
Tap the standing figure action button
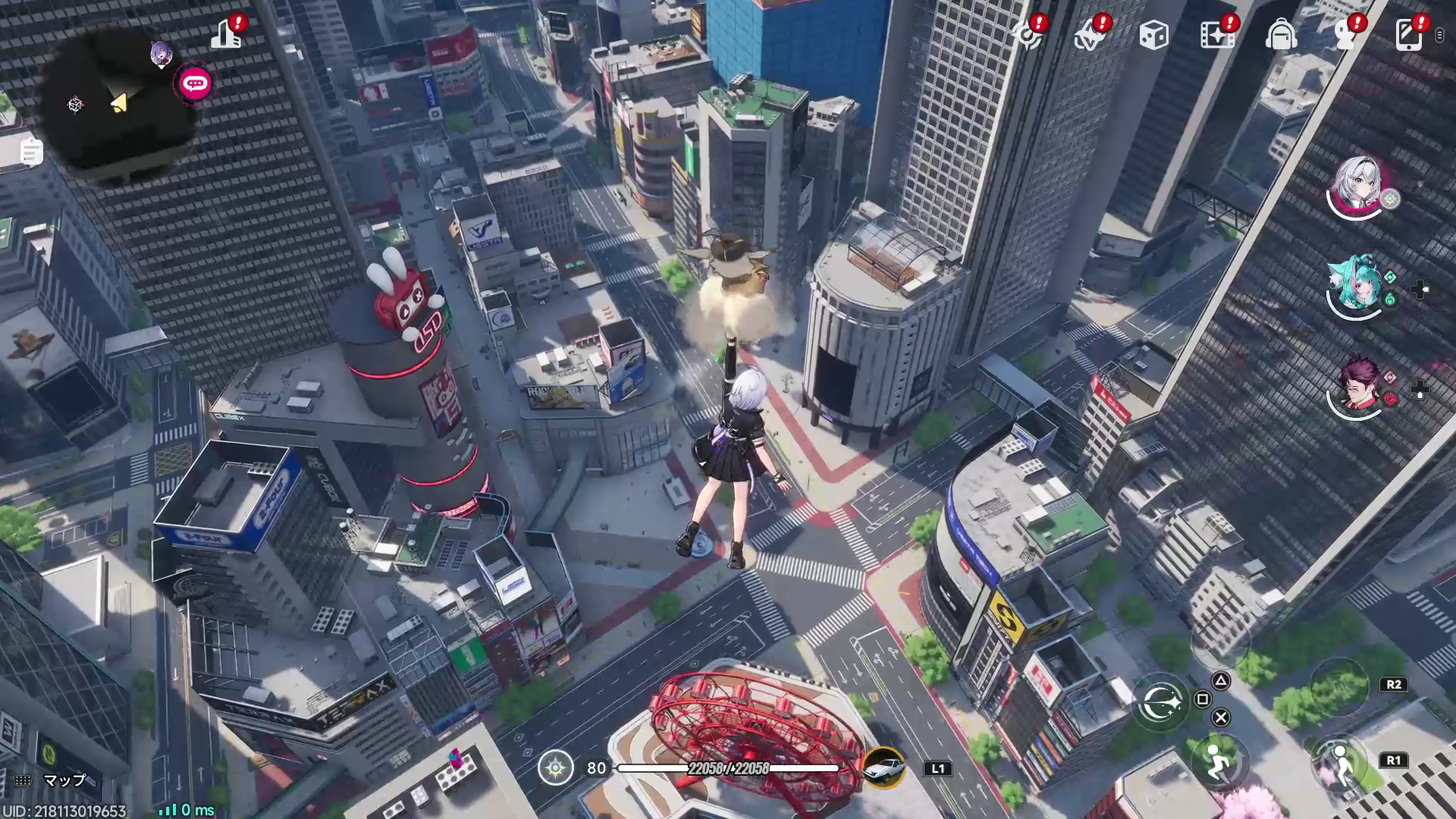[1341, 764]
